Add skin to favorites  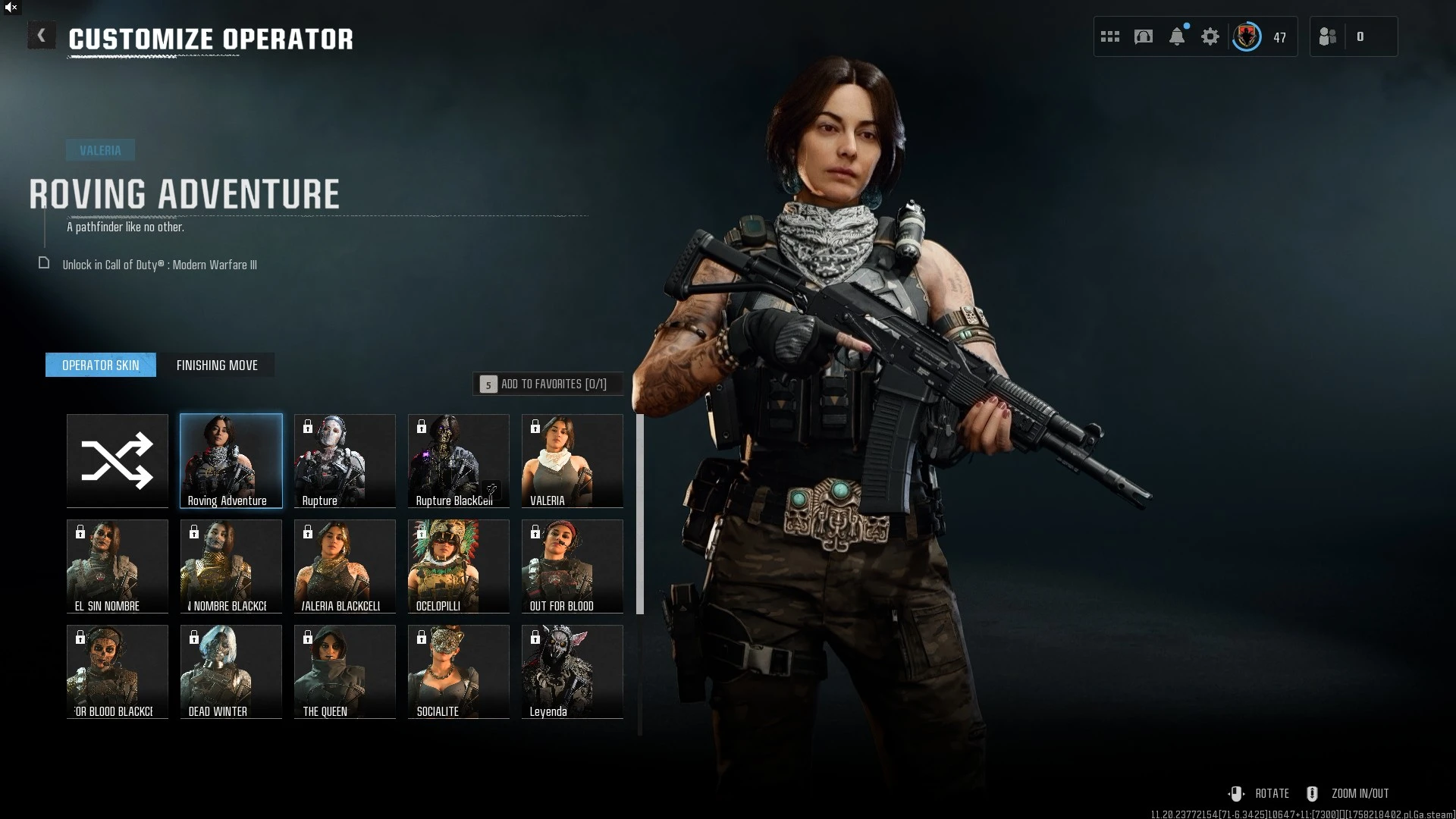click(548, 384)
